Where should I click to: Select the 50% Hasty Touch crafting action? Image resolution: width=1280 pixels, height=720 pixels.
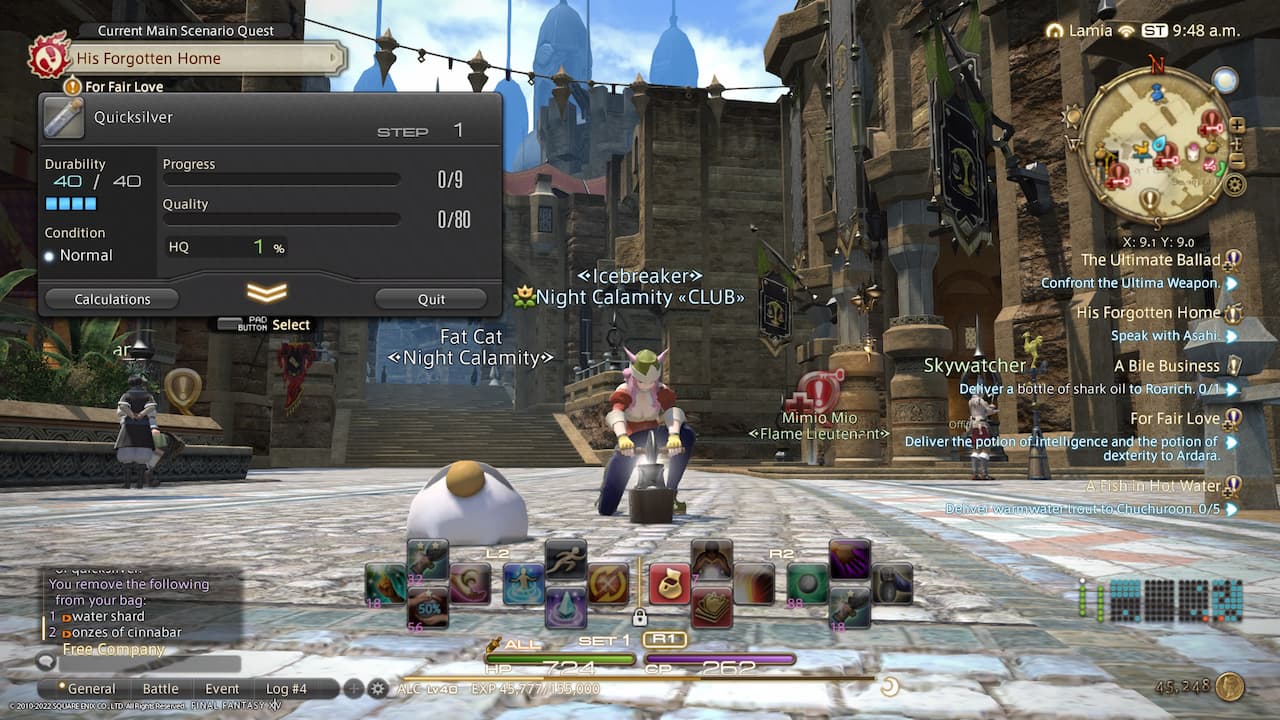click(430, 606)
